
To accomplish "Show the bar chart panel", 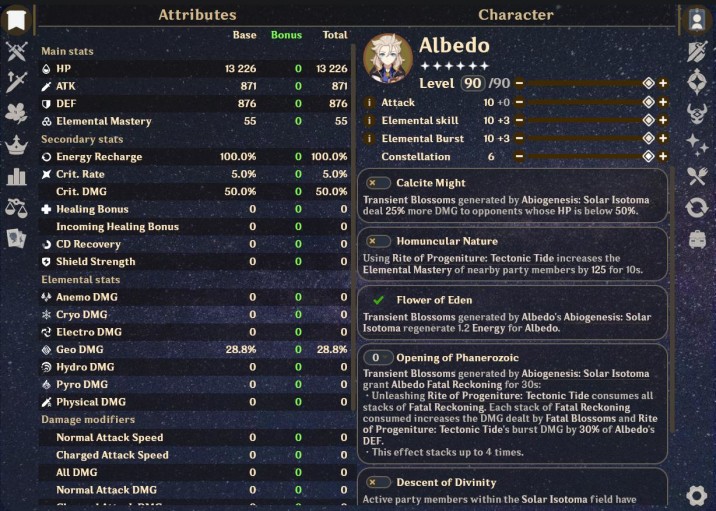I will (16, 176).
